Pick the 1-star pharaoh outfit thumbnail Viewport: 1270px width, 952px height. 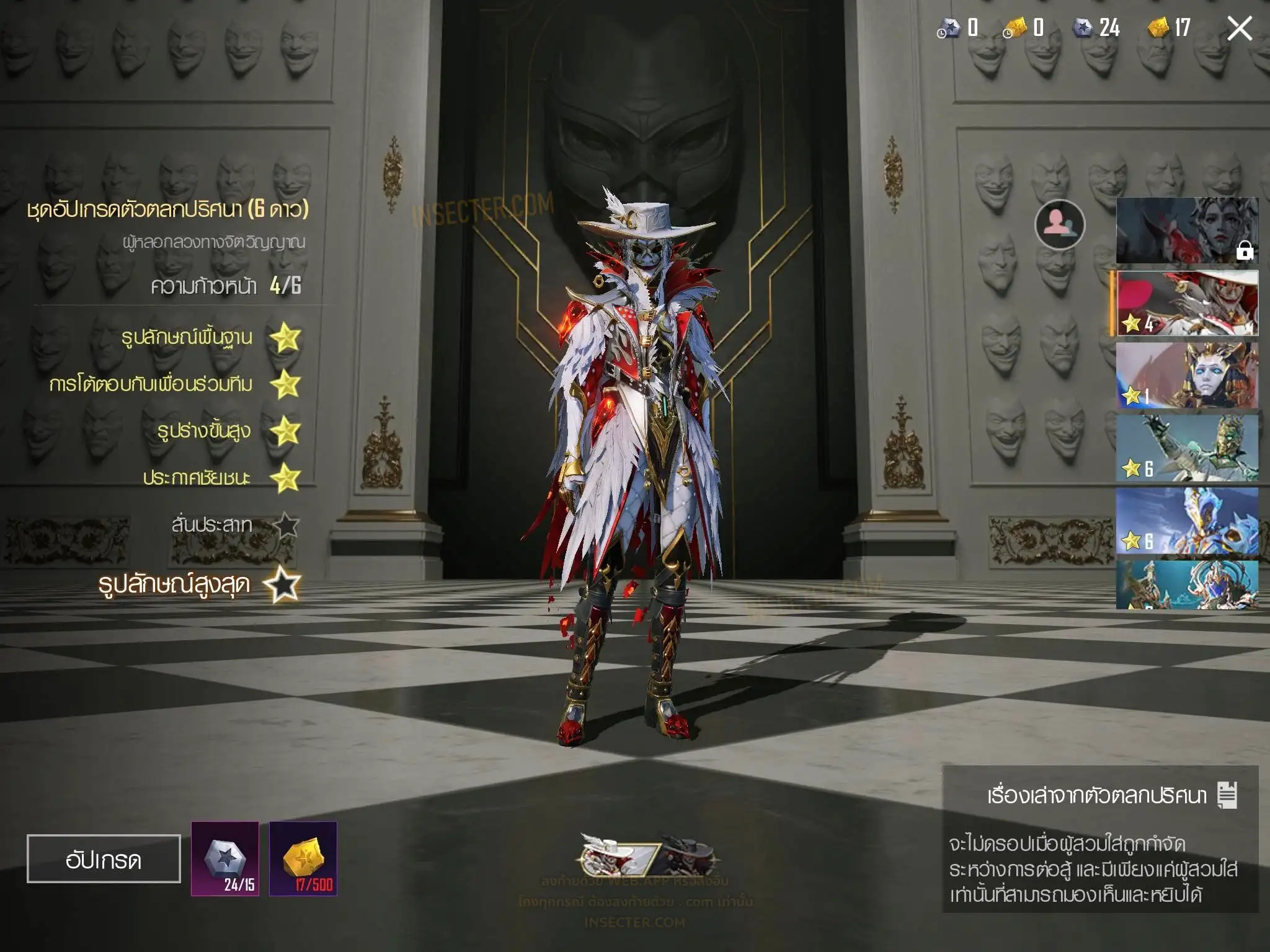click(x=1187, y=376)
